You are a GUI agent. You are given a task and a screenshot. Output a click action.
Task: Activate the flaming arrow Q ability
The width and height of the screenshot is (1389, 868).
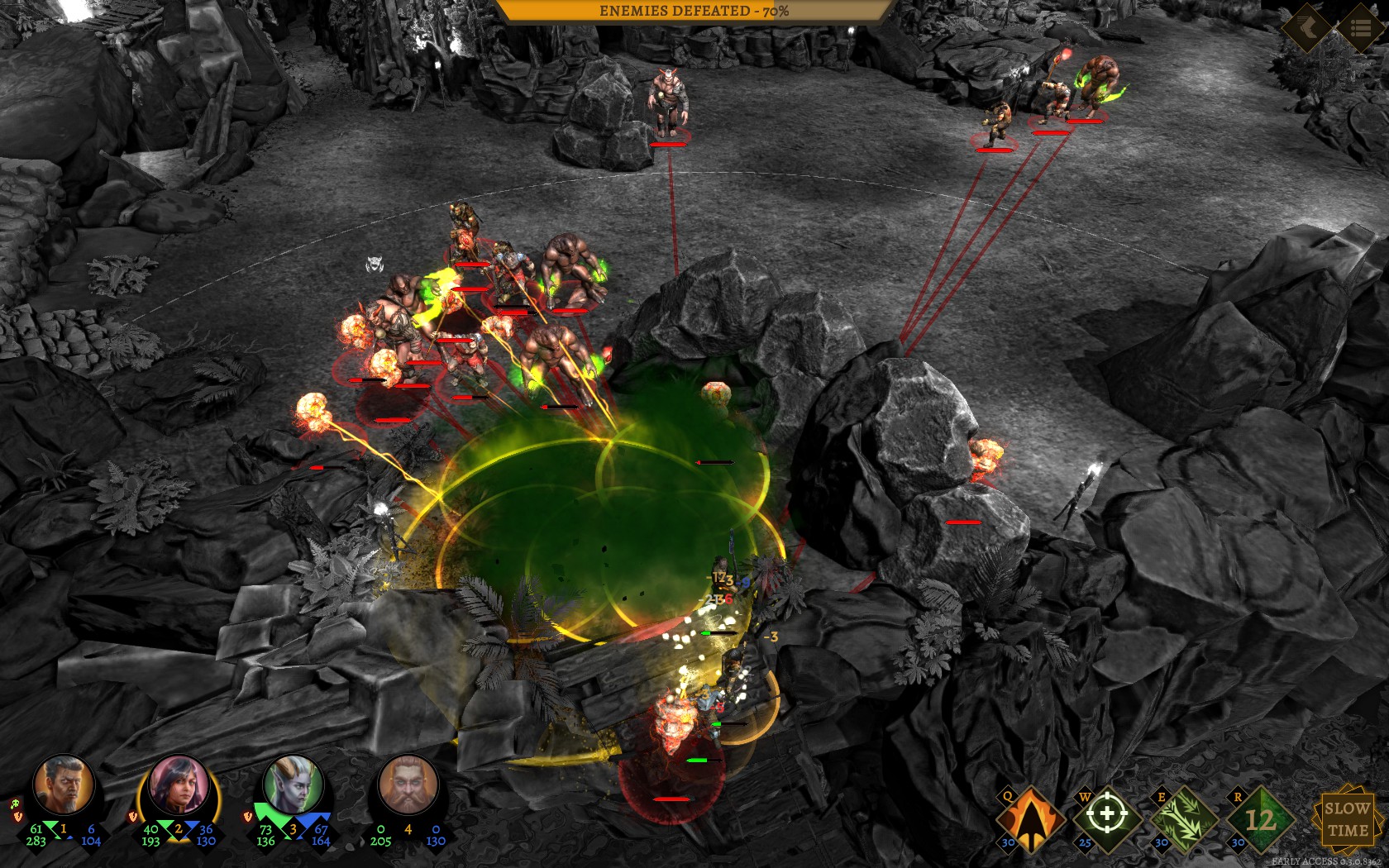(1030, 818)
